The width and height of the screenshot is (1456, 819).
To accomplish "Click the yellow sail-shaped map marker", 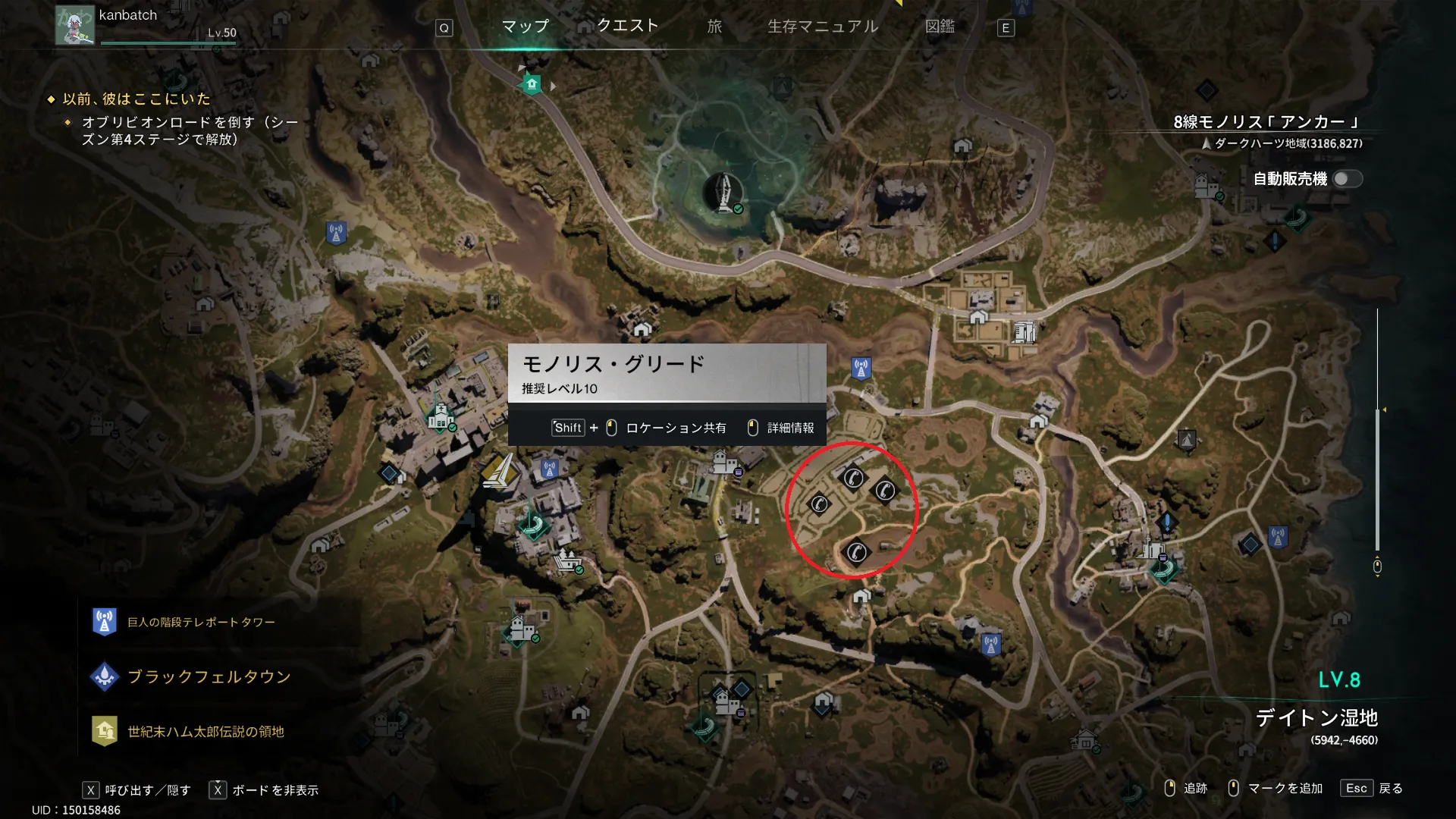I will coord(499,472).
